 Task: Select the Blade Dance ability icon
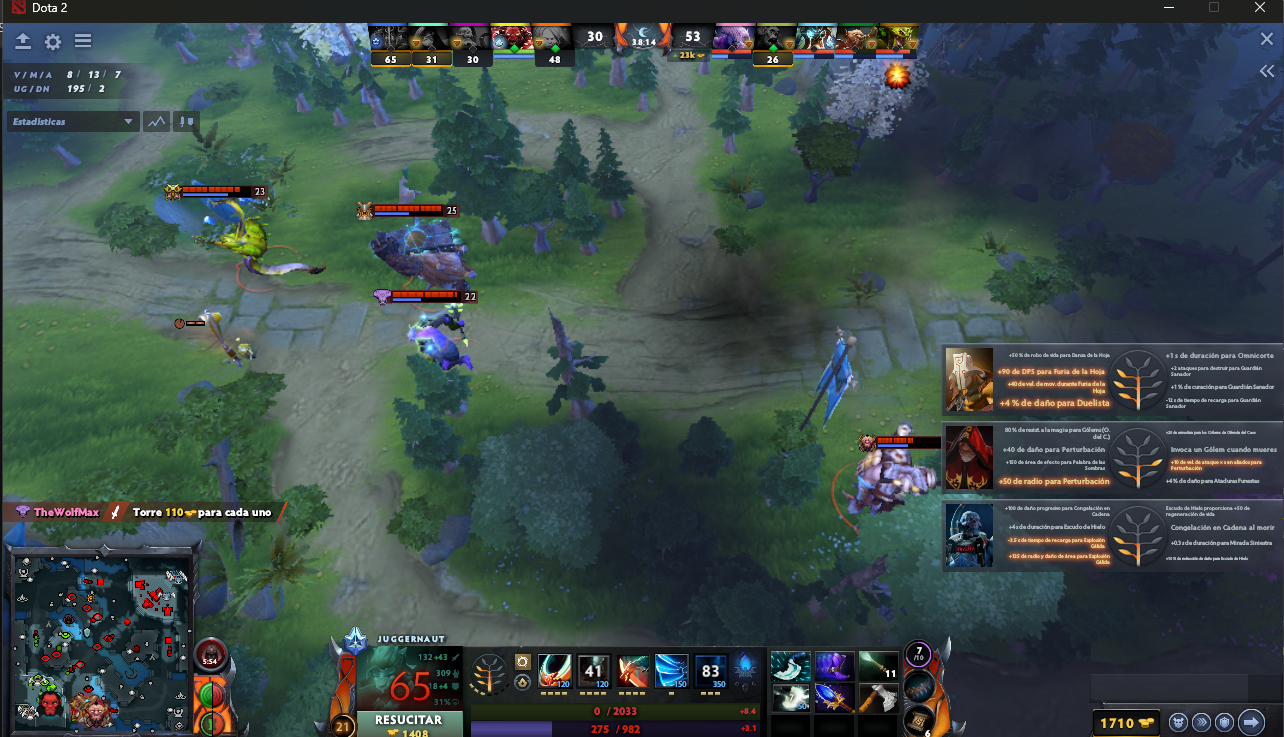click(x=633, y=670)
